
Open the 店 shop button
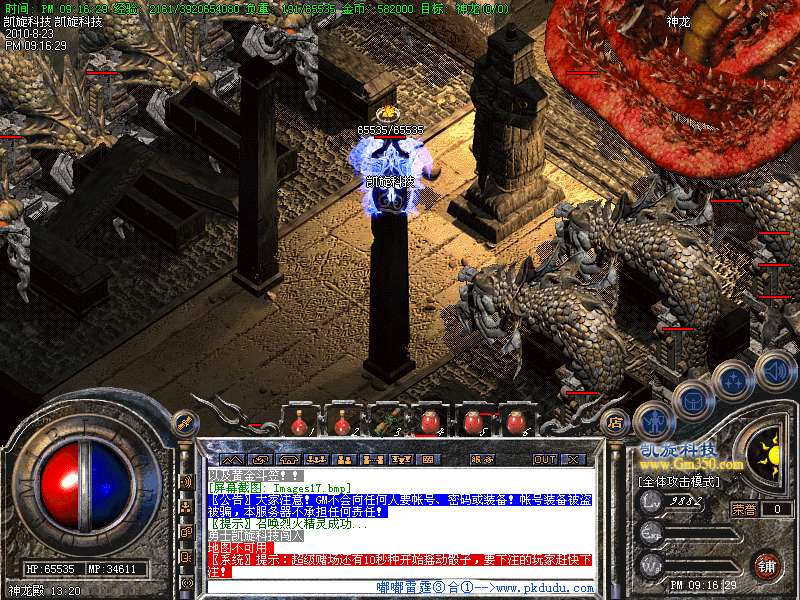point(614,421)
